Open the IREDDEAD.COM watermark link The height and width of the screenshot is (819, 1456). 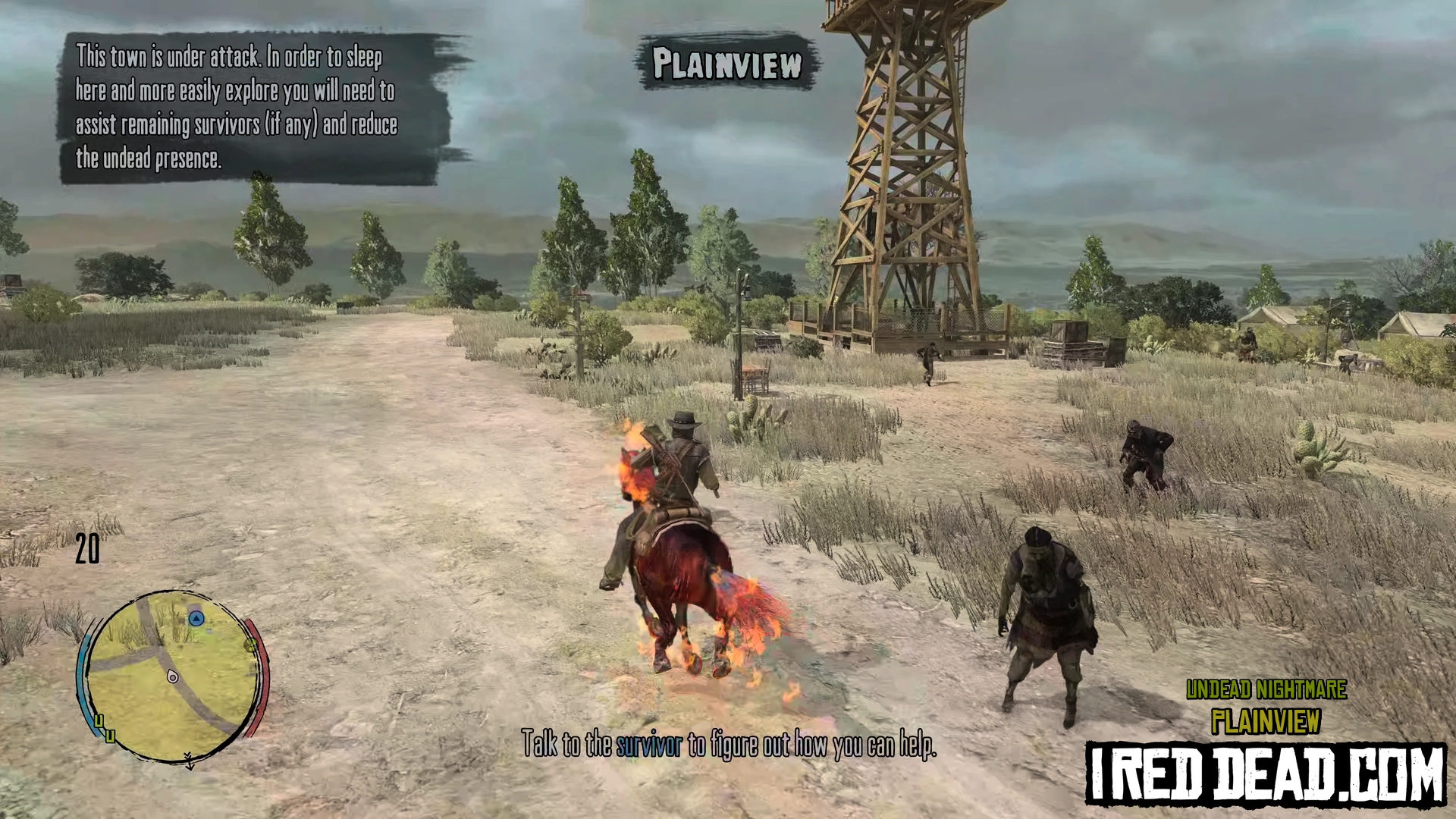point(1265,774)
